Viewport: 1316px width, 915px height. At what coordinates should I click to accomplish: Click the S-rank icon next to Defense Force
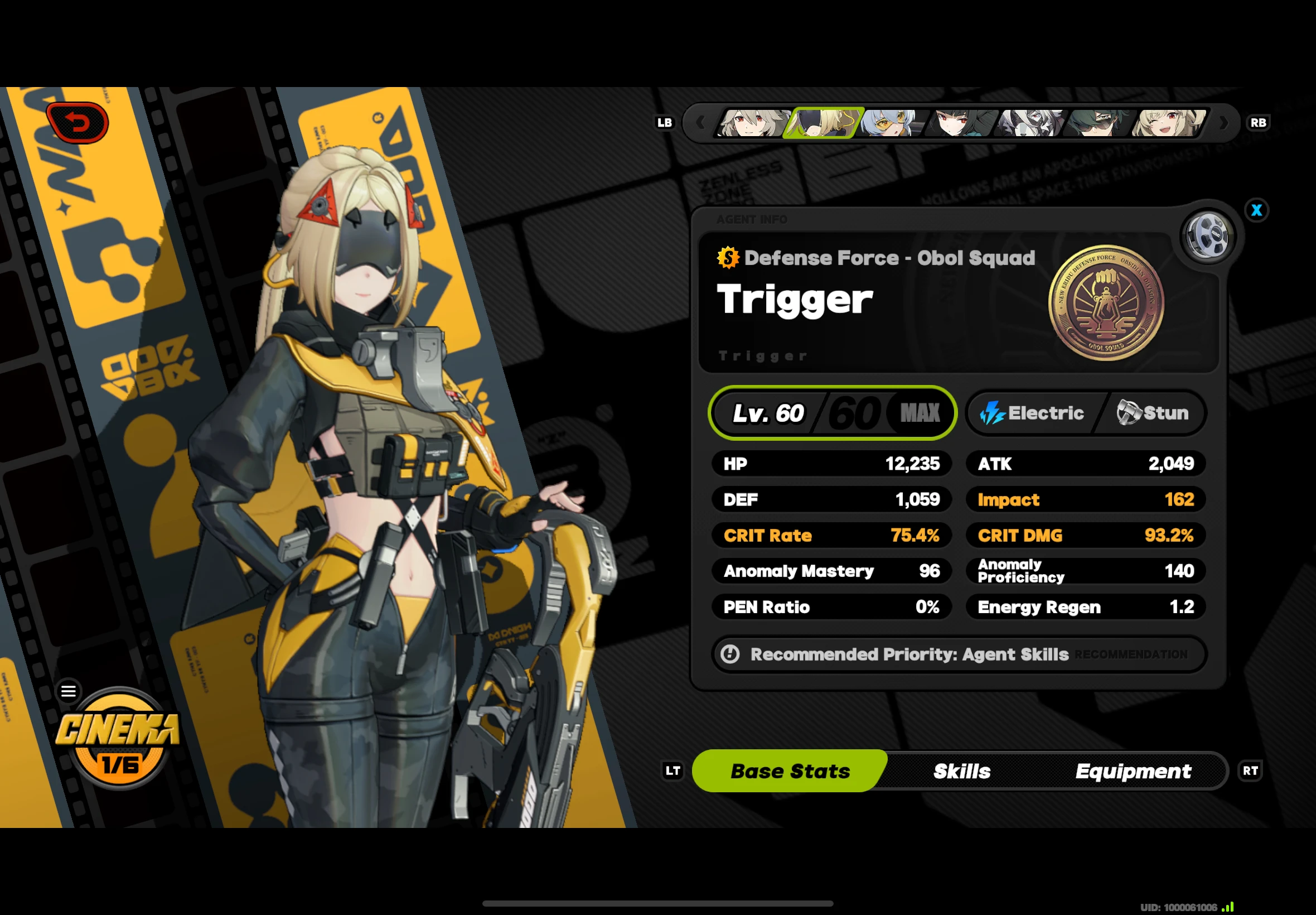(727, 258)
